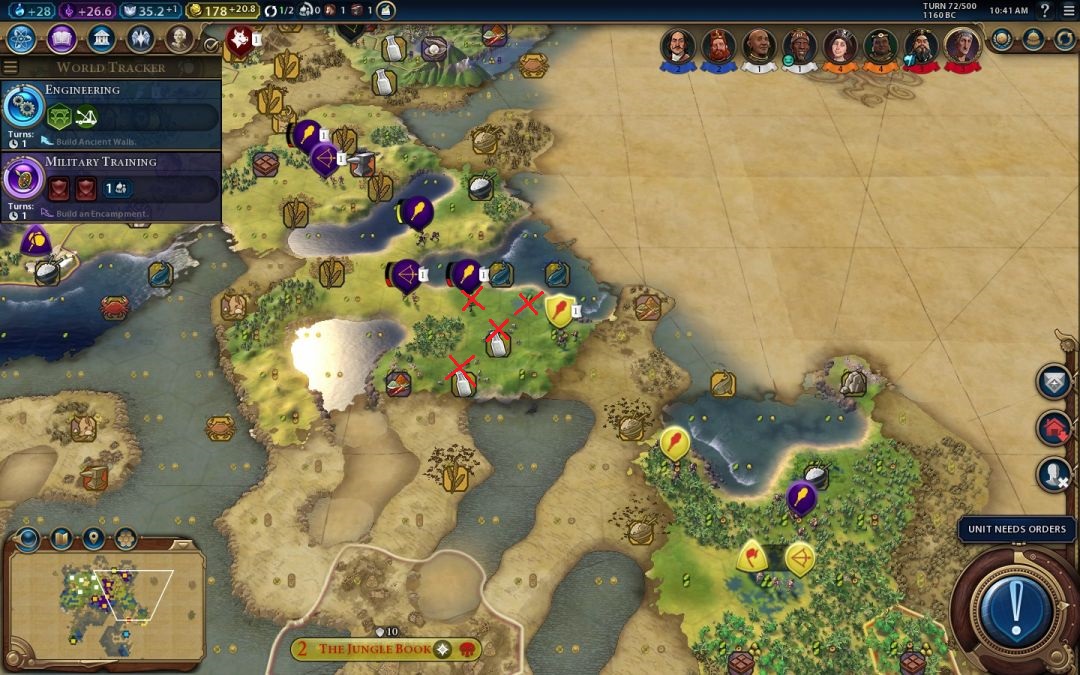
Task: Open the Civics Tree book icon
Action: (61, 39)
